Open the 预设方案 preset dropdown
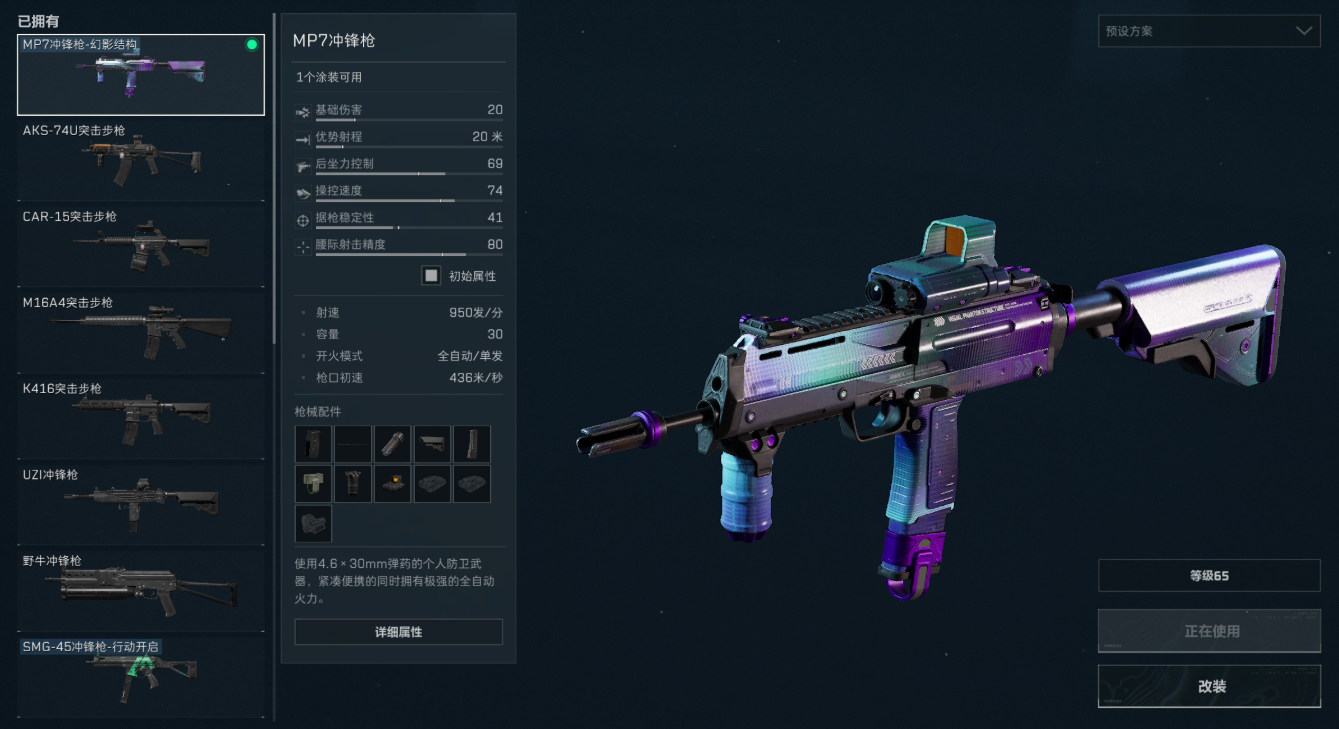 coord(1208,31)
